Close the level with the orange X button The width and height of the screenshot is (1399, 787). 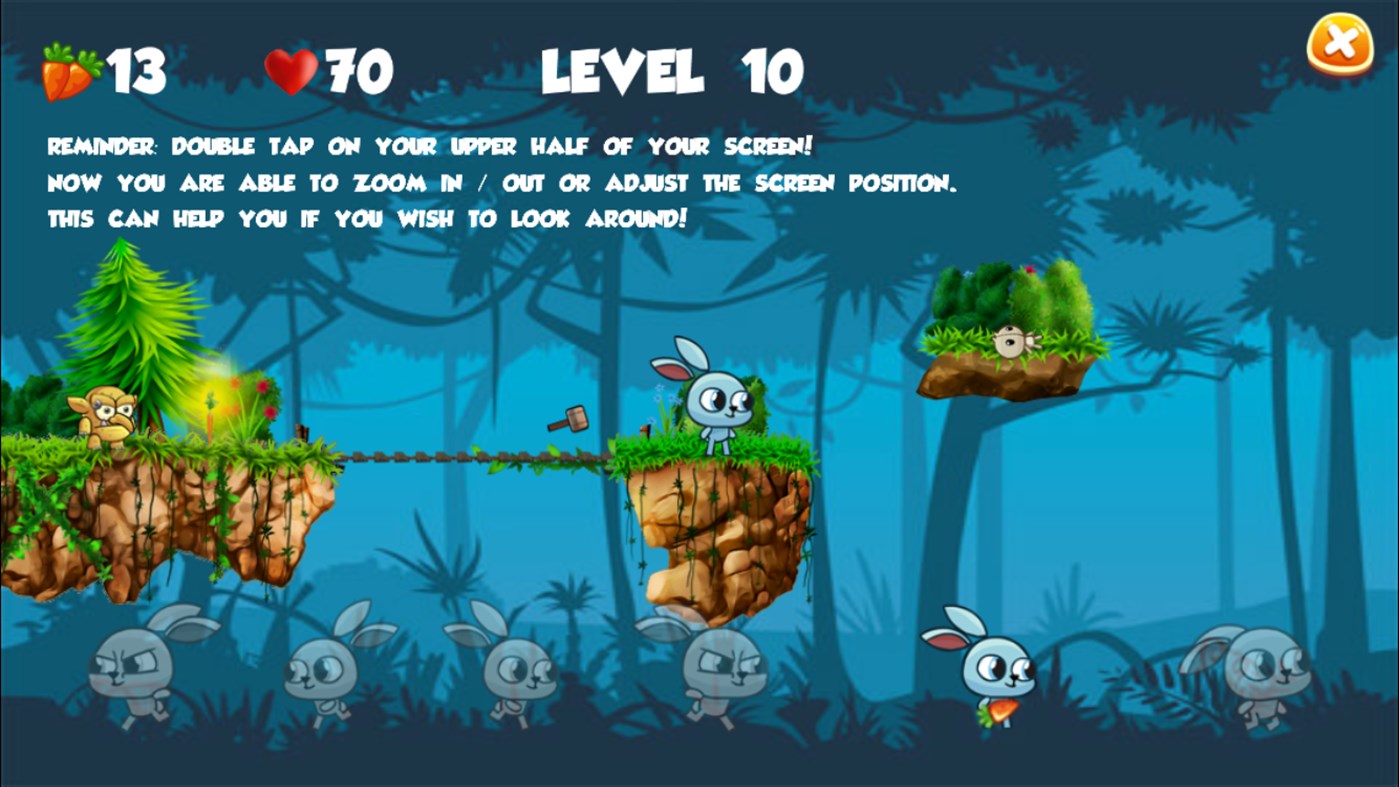coord(1340,41)
